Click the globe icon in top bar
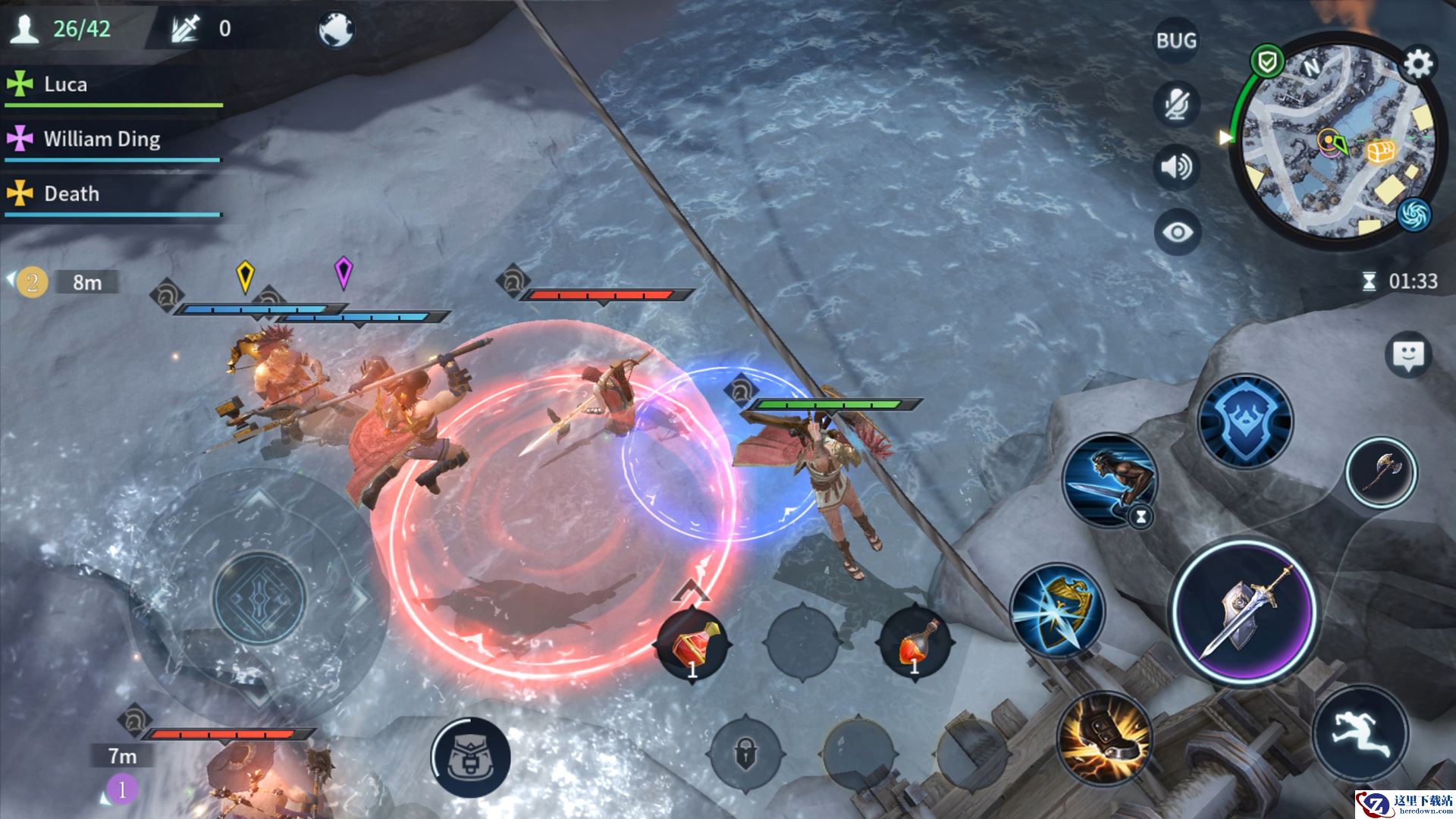This screenshot has width=1456, height=819. pos(335,30)
